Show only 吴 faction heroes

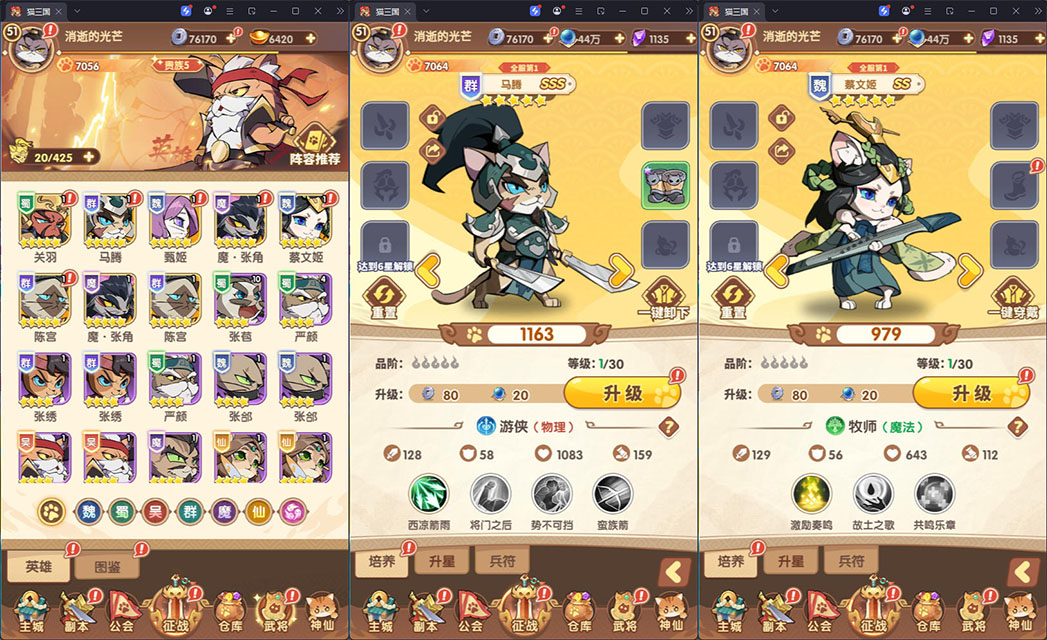tap(155, 511)
